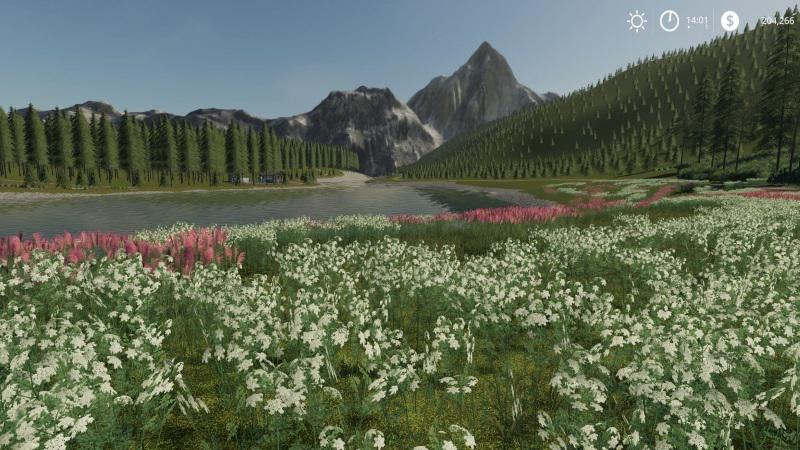Click the sunny weather icon
This screenshot has width=800, height=450.
point(637,21)
